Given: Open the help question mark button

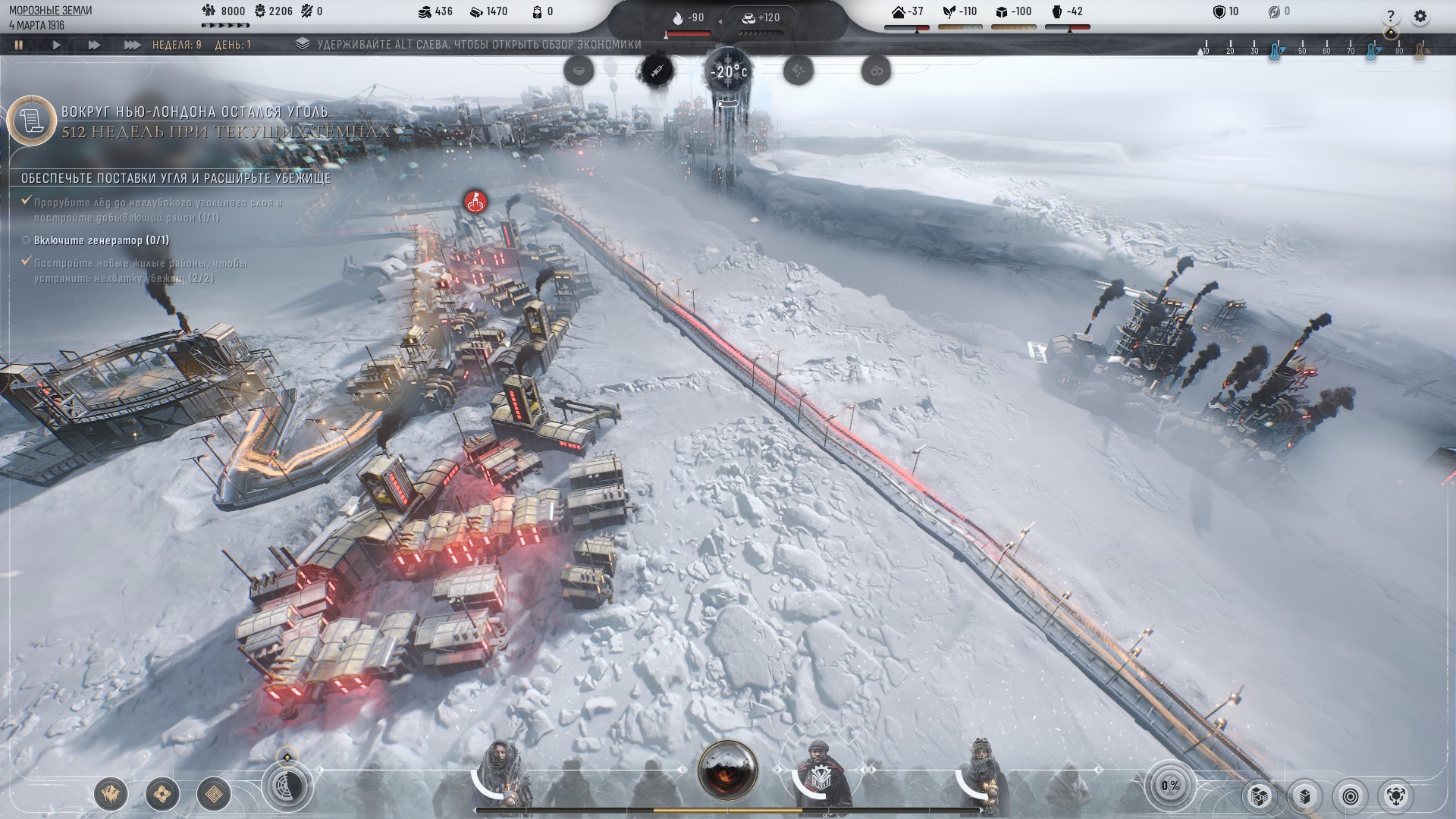Looking at the screenshot, I should (x=1390, y=16).
